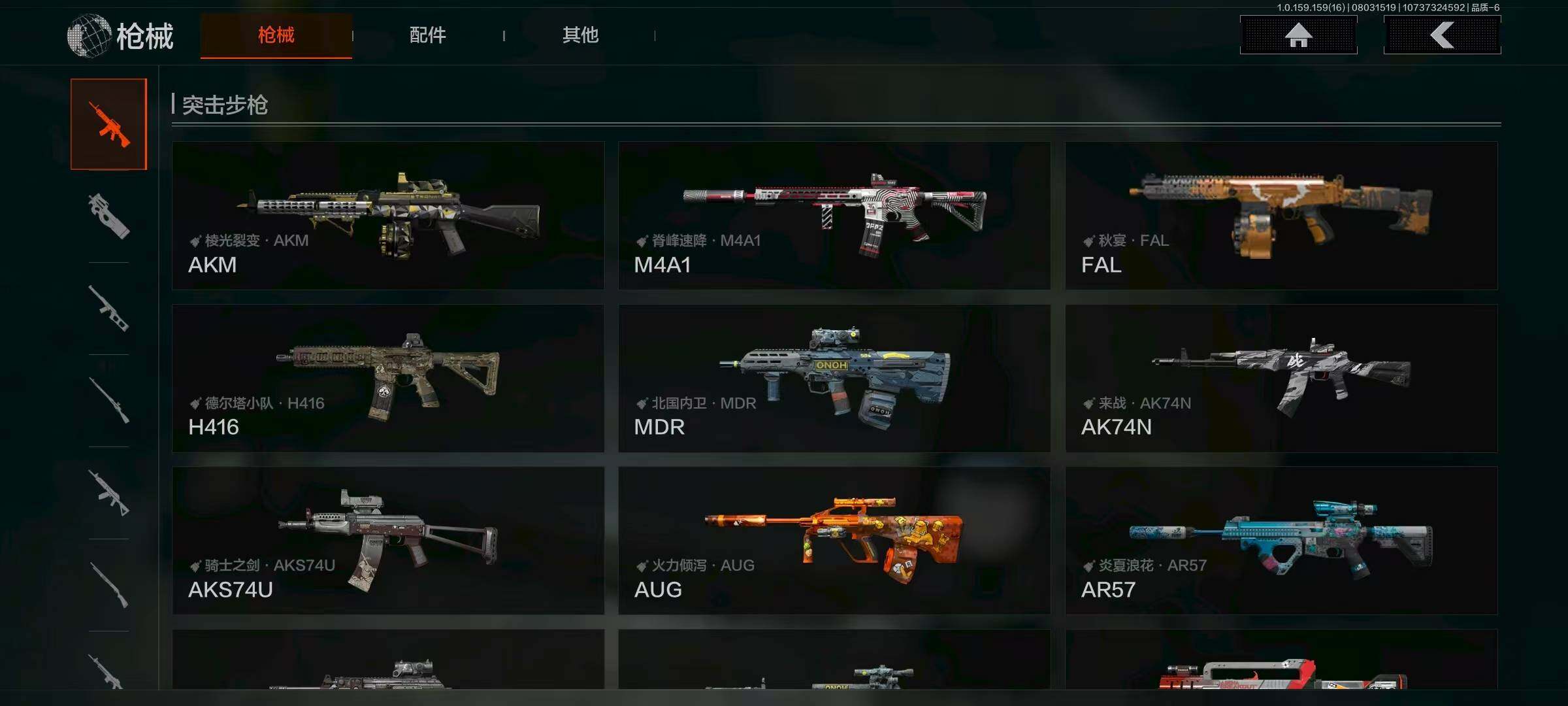Screen dimensions: 1568x706
Task: Pick the orange AUG weapon card
Action: (x=834, y=541)
